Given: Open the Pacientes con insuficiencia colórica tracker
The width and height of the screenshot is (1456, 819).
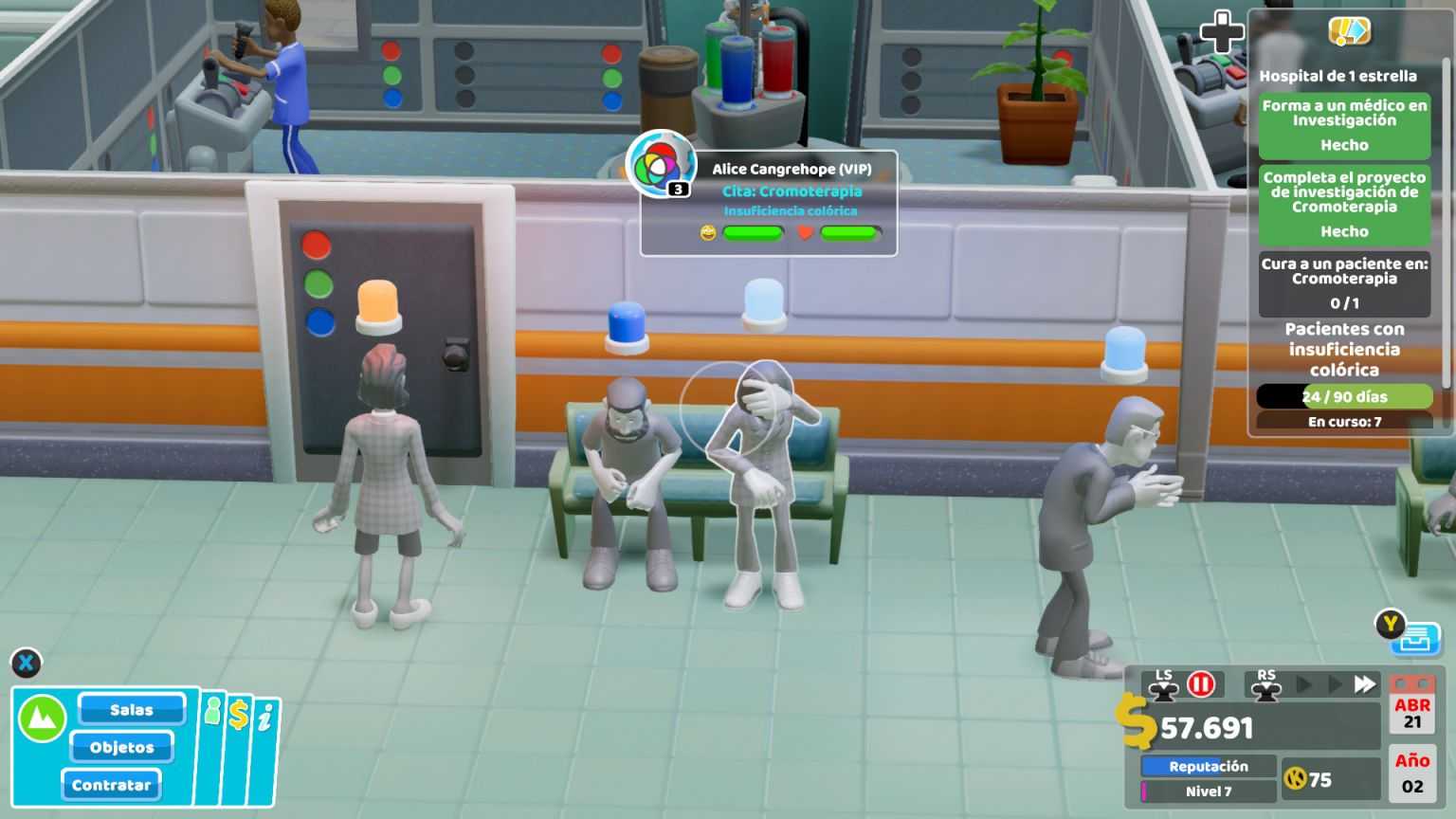Looking at the screenshot, I should (x=1343, y=350).
